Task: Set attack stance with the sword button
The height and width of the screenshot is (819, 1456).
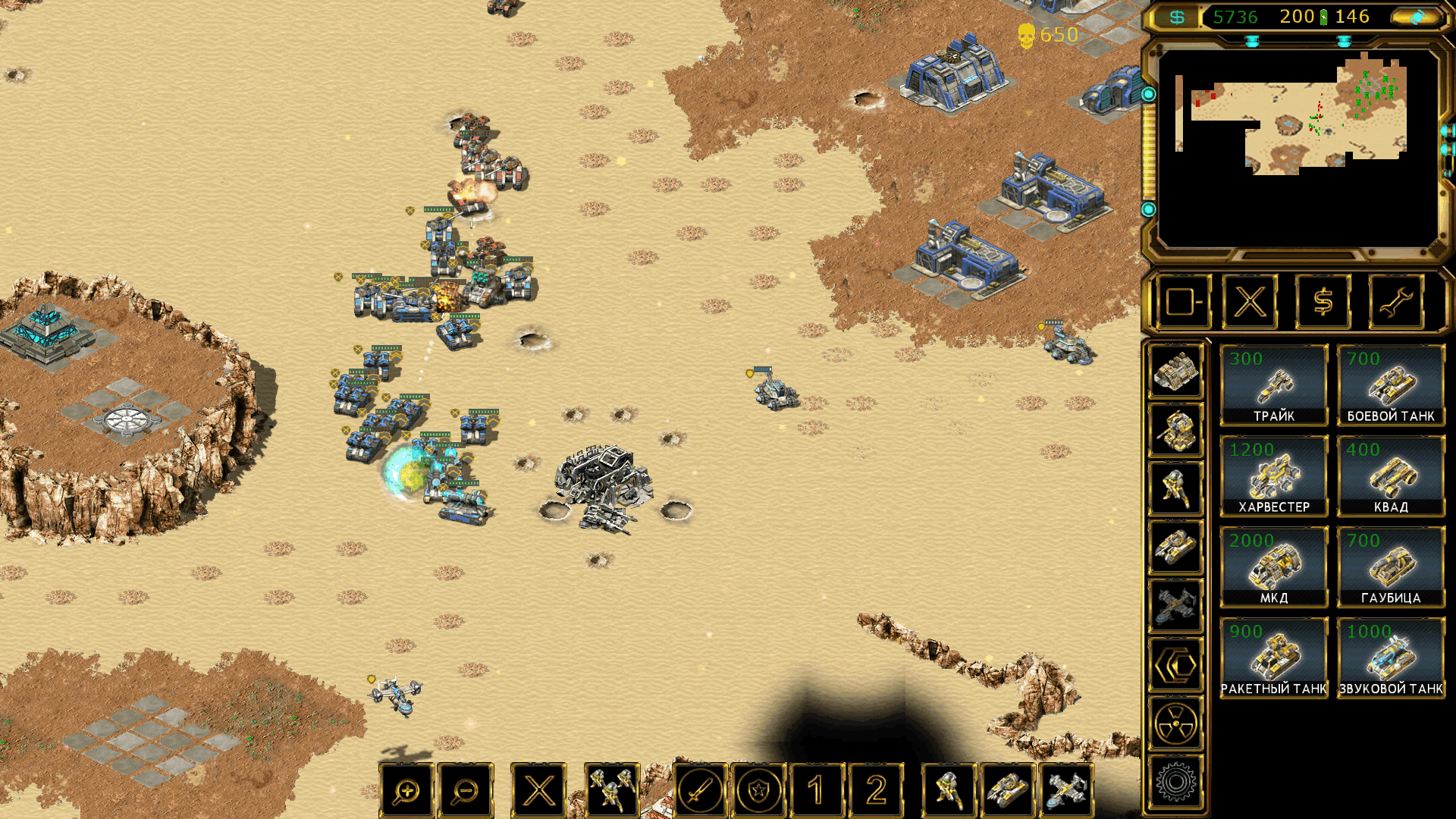Action: [700, 791]
